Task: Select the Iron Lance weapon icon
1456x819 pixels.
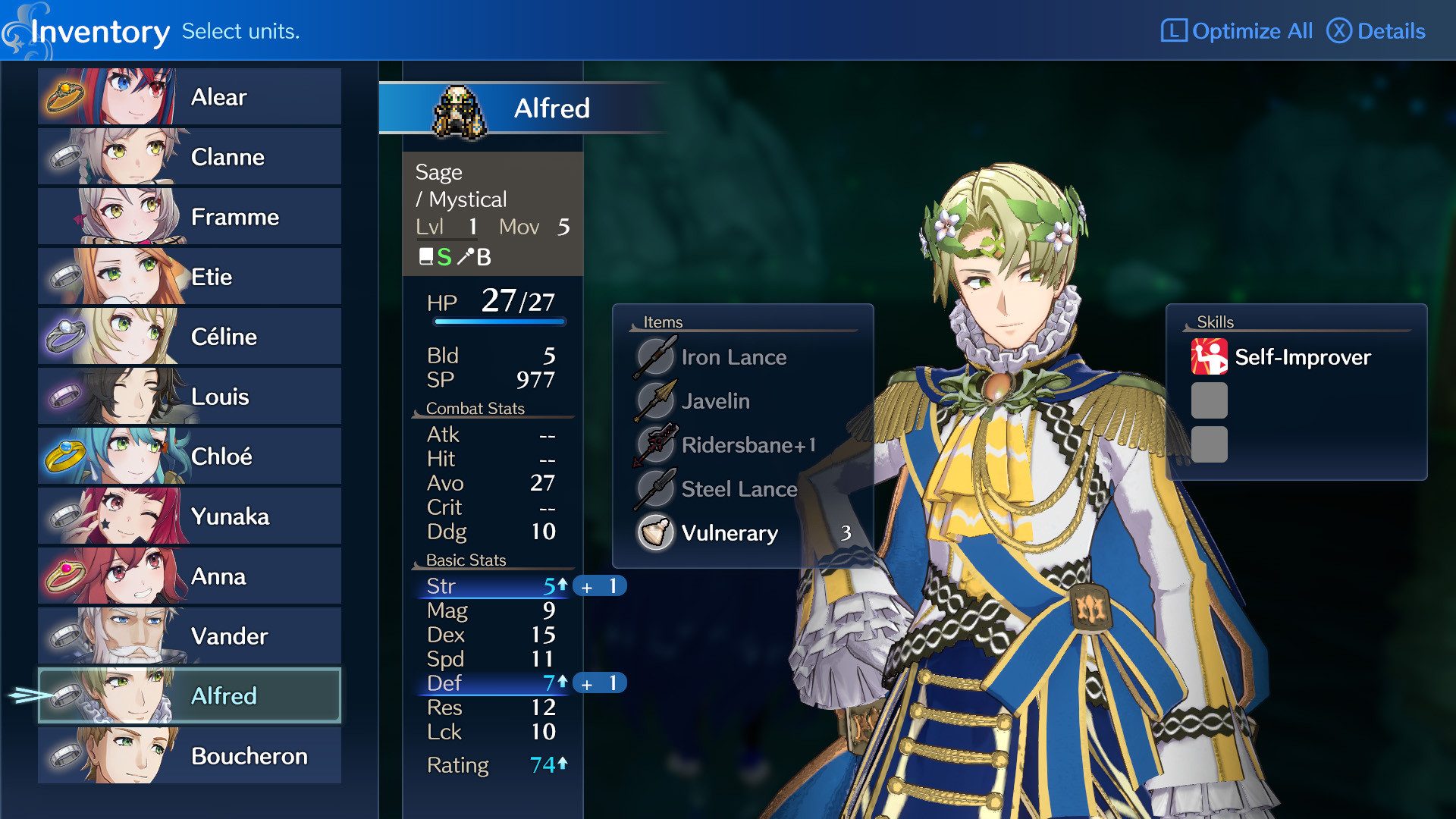Action: (x=656, y=356)
